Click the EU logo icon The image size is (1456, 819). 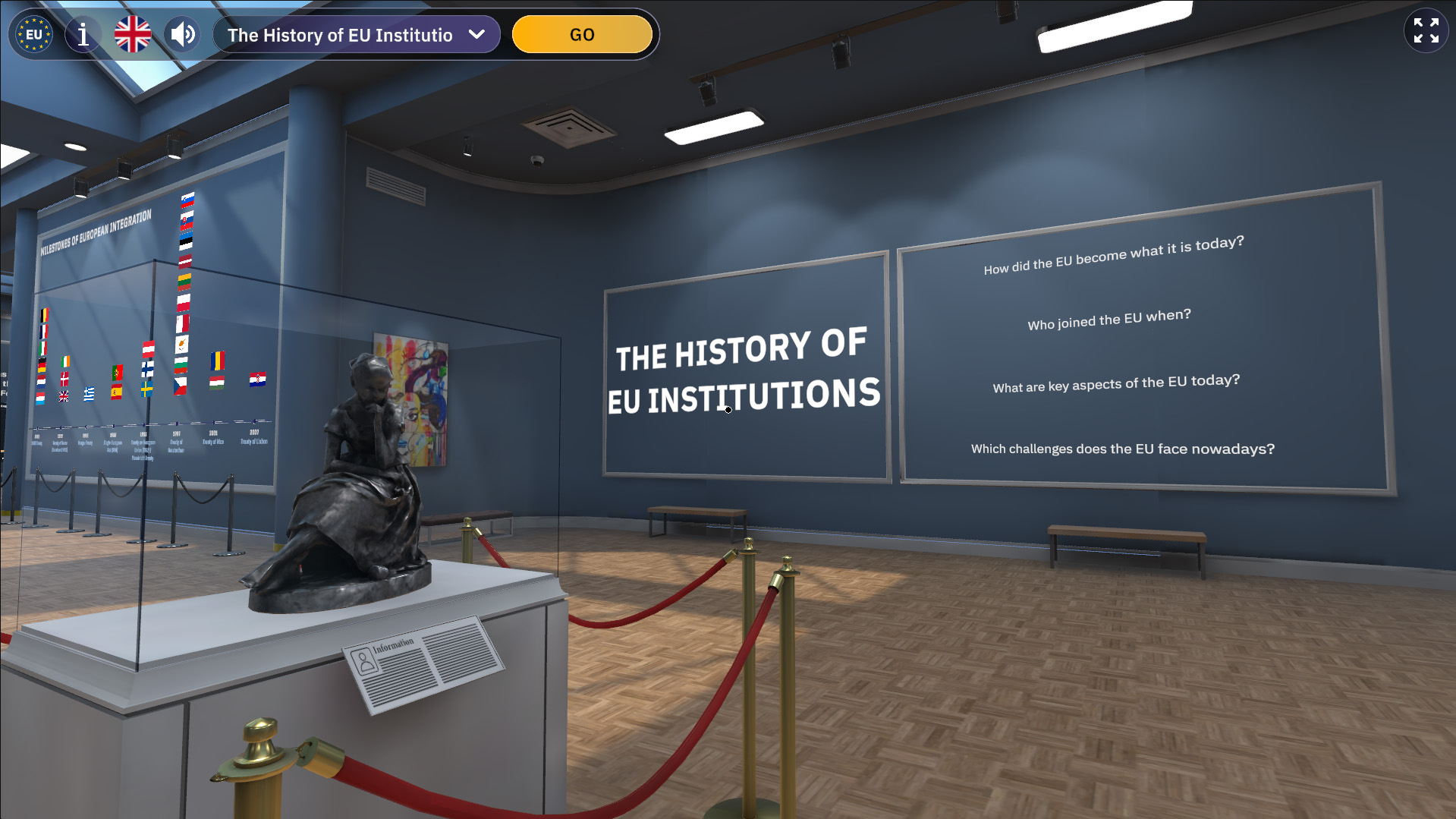click(34, 35)
